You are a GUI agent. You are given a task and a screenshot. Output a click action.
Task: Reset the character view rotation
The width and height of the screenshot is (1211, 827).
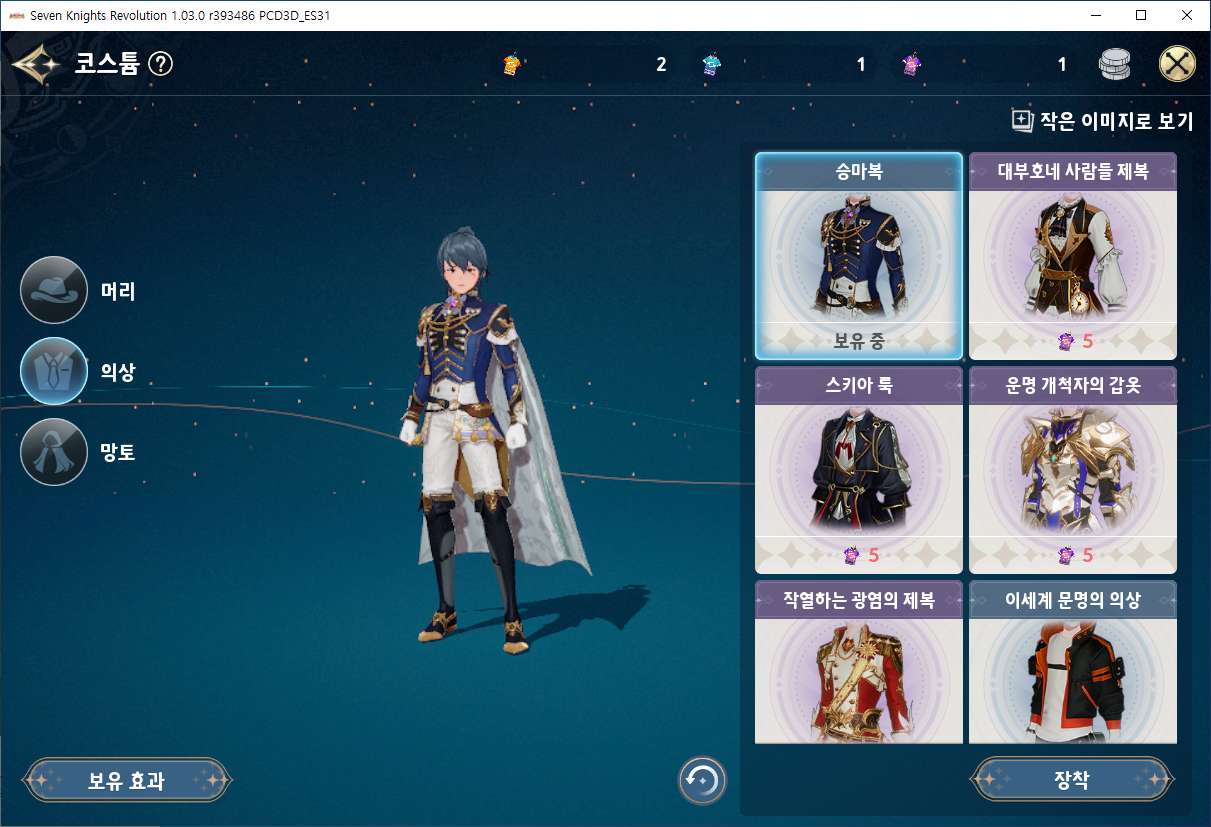(702, 780)
